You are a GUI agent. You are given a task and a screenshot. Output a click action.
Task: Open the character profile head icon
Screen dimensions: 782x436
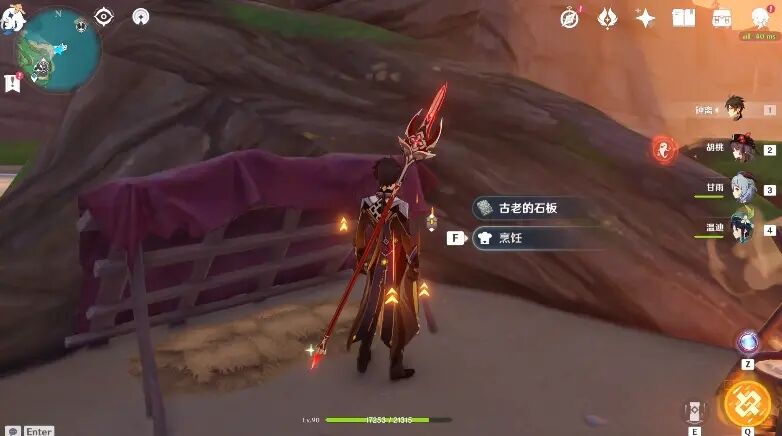[760, 17]
